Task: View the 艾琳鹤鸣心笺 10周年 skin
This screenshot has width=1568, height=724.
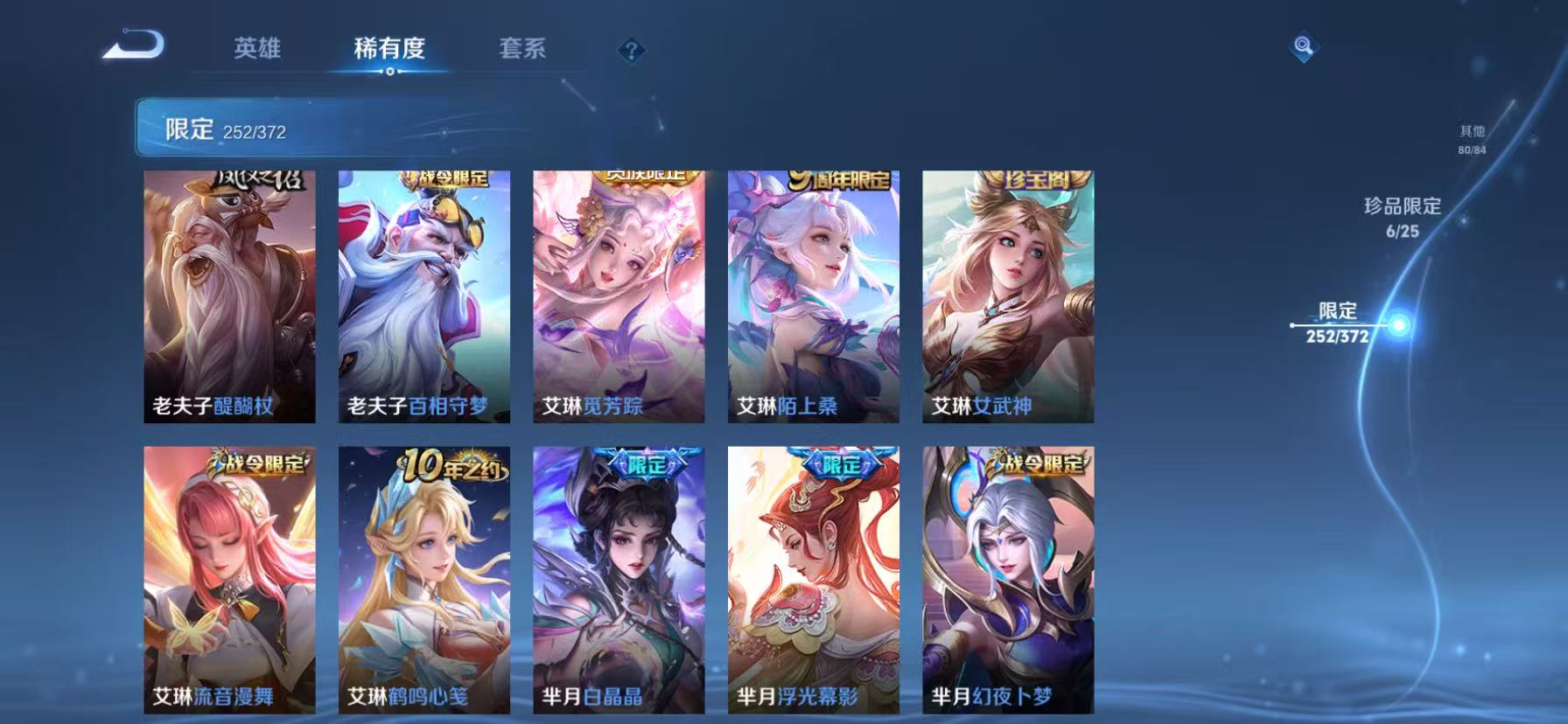Action: (x=426, y=581)
